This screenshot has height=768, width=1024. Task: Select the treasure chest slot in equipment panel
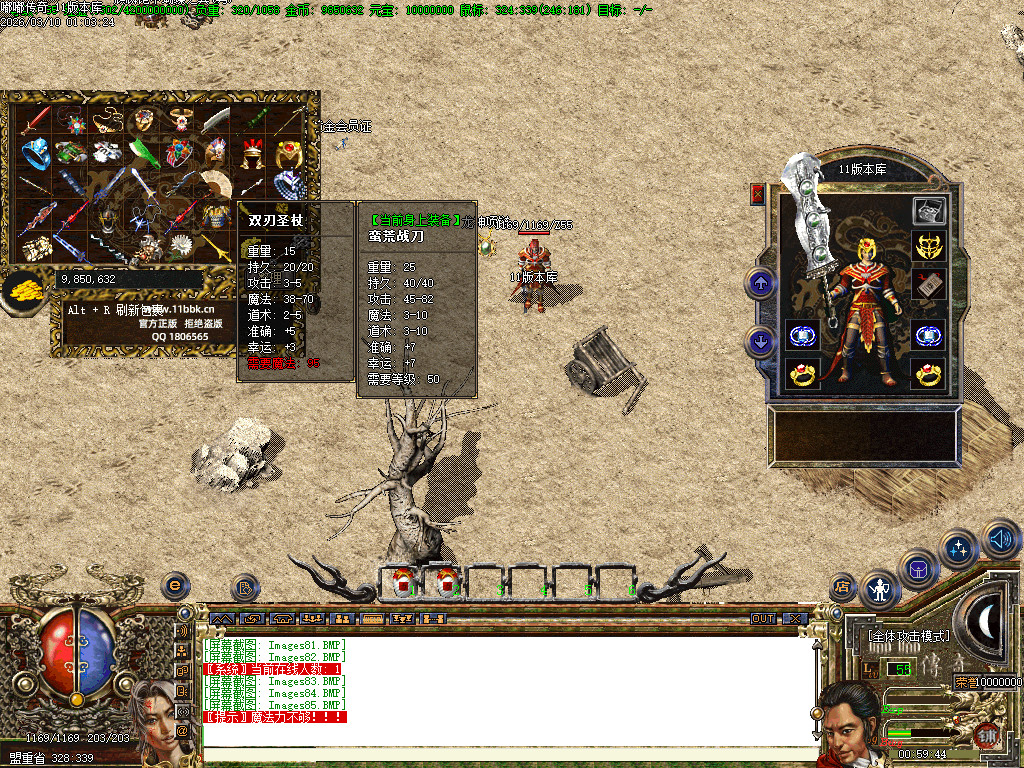(929, 210)
